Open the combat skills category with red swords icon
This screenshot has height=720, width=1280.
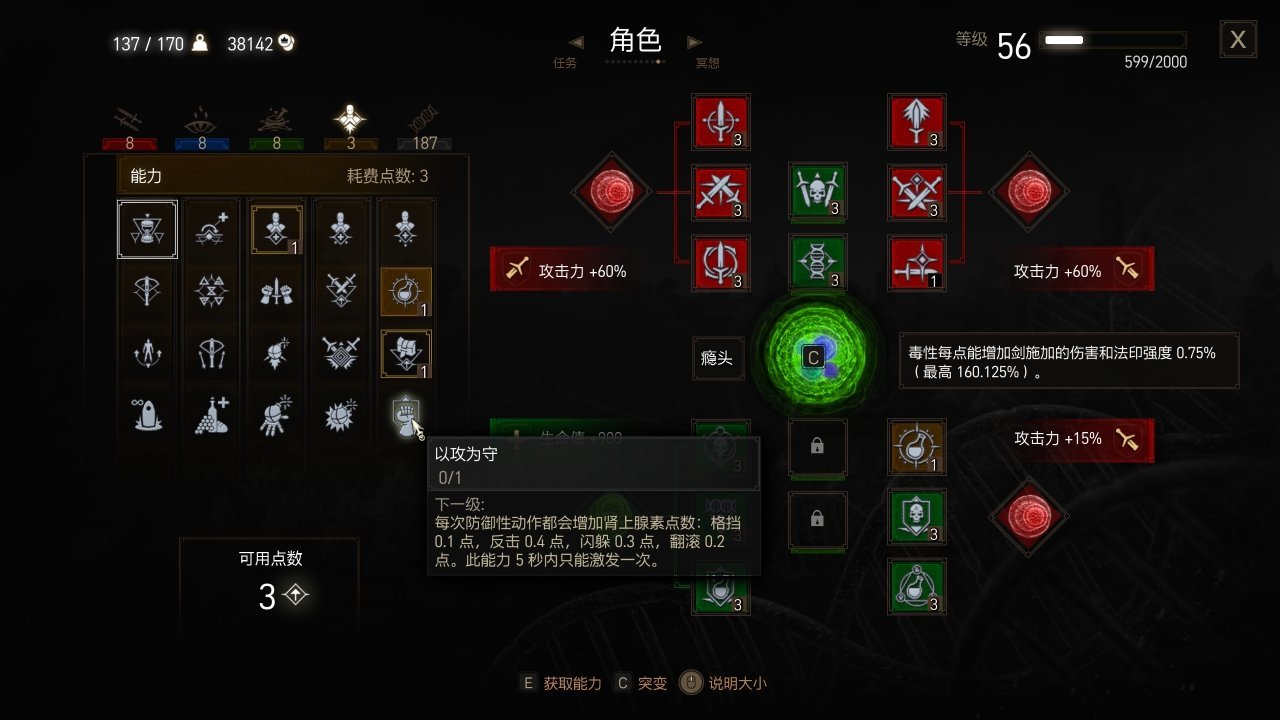click(x=128, y=125)
